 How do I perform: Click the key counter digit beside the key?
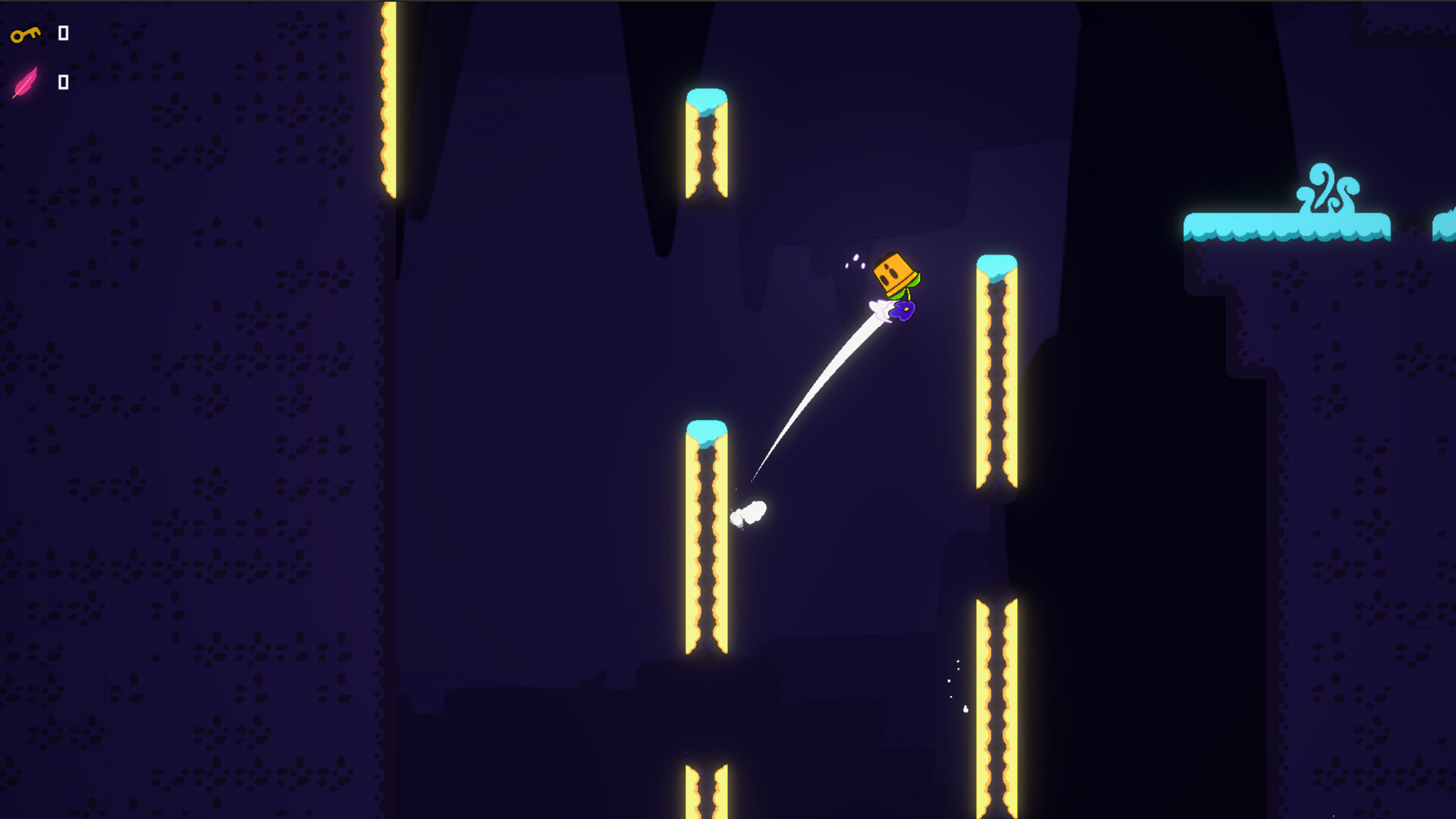(63, 33)
